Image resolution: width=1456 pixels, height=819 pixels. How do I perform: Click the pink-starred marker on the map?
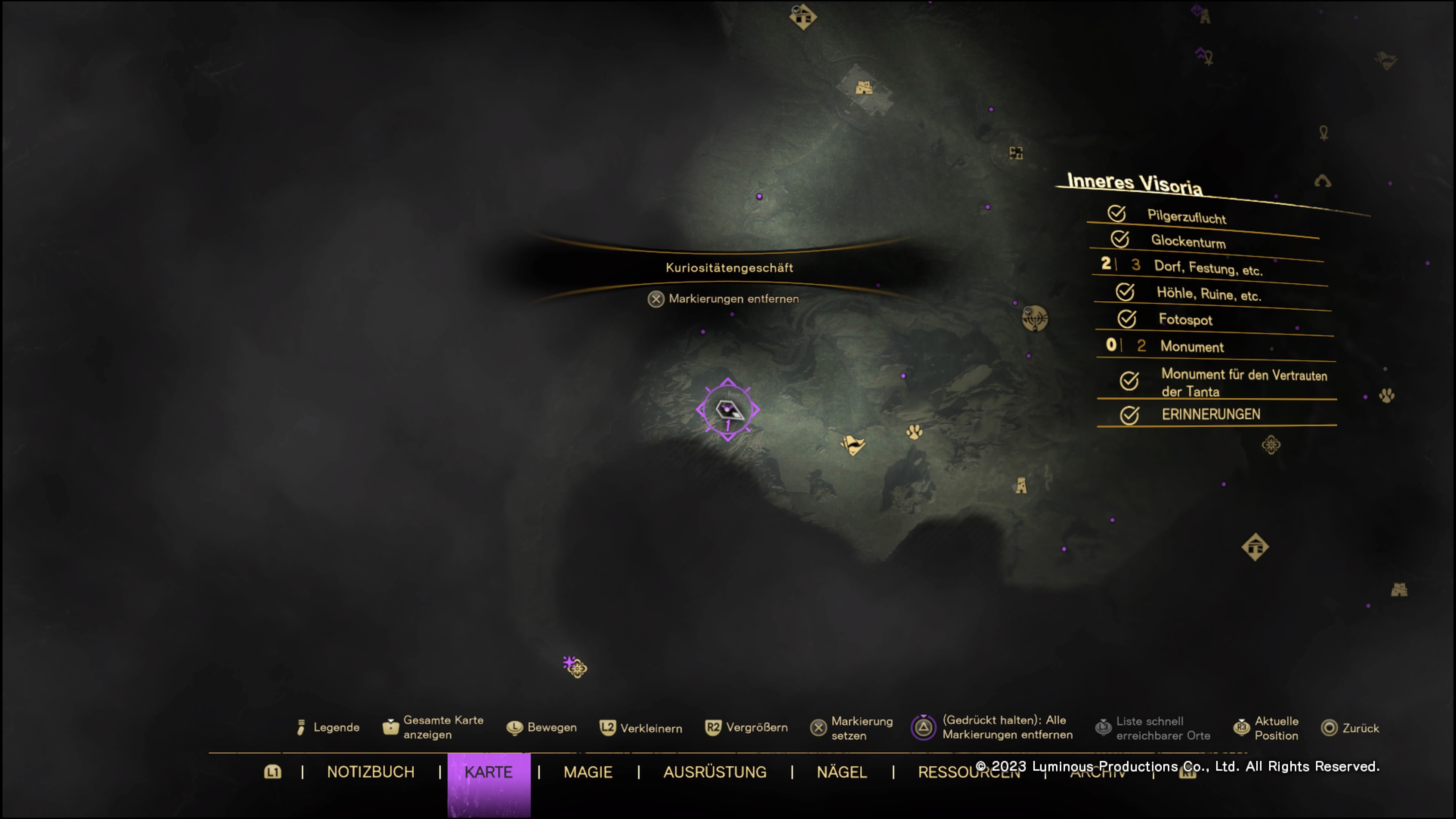(x=576, y=667)
